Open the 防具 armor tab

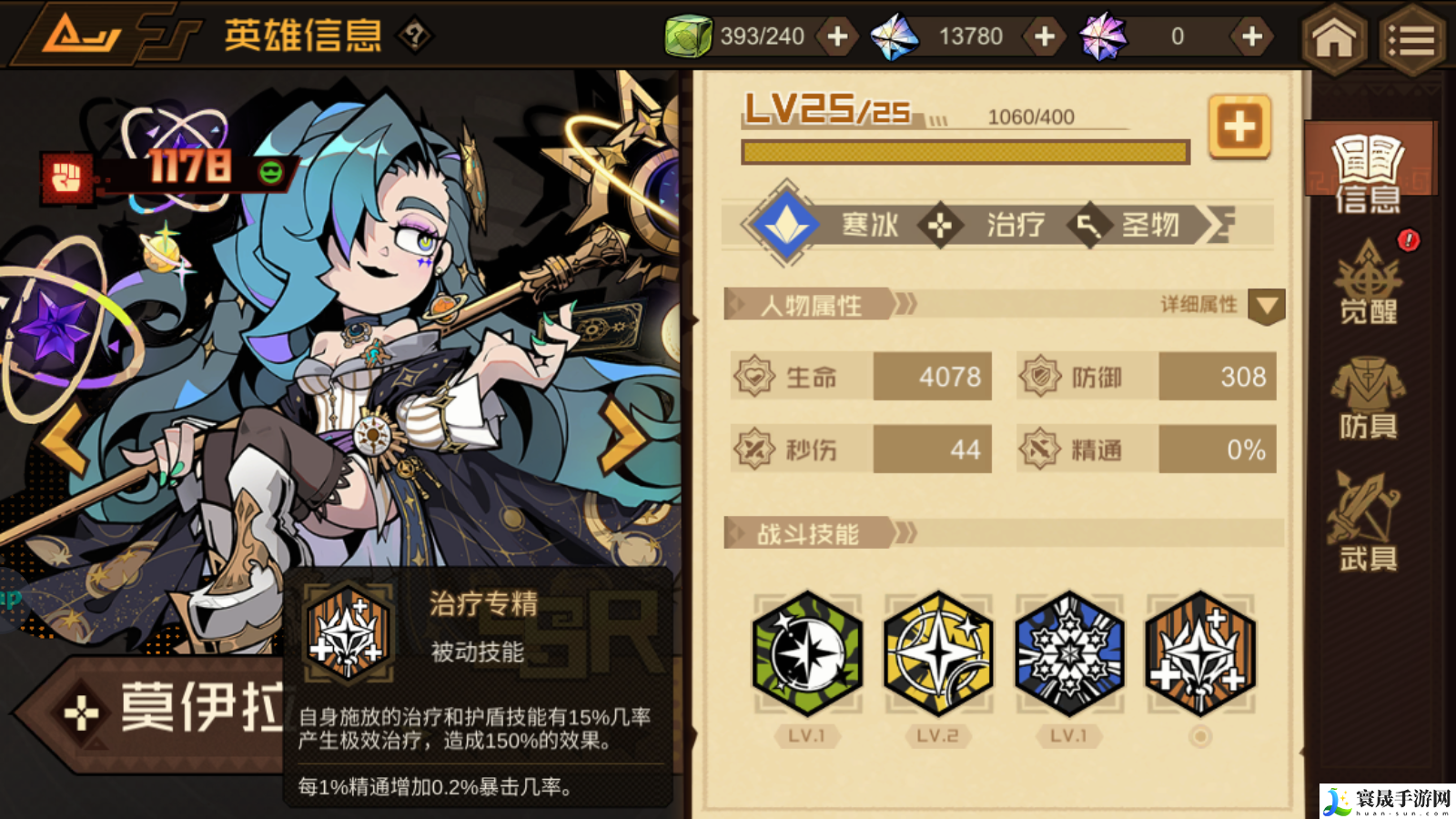click(x=1368, y=398)
